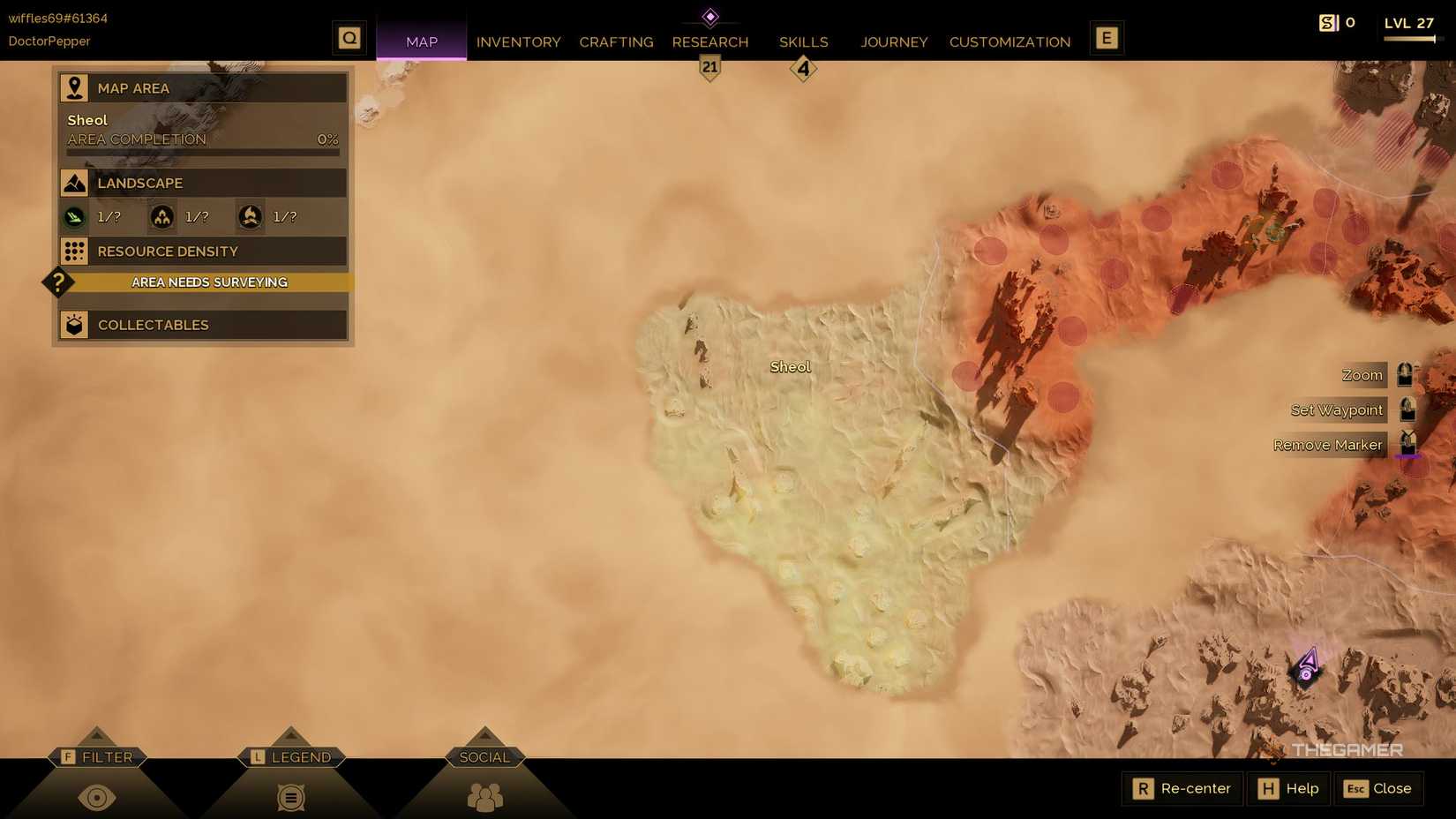Screen dimensions: 1456x819
Task: Open the Filter eye panel
Action: click(x=97, y=797)
